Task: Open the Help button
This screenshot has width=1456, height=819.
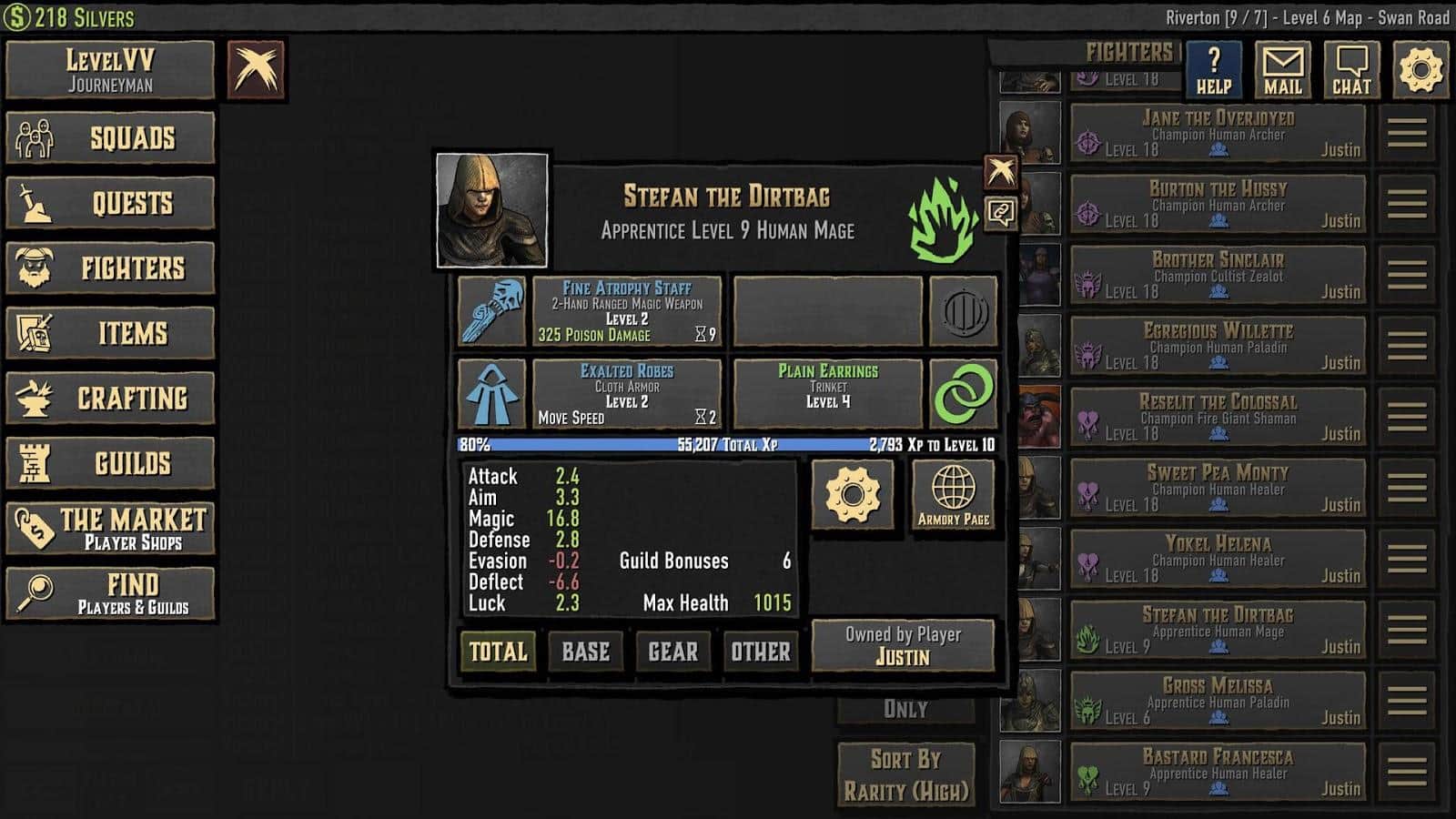Action: tap(1213, 70)
